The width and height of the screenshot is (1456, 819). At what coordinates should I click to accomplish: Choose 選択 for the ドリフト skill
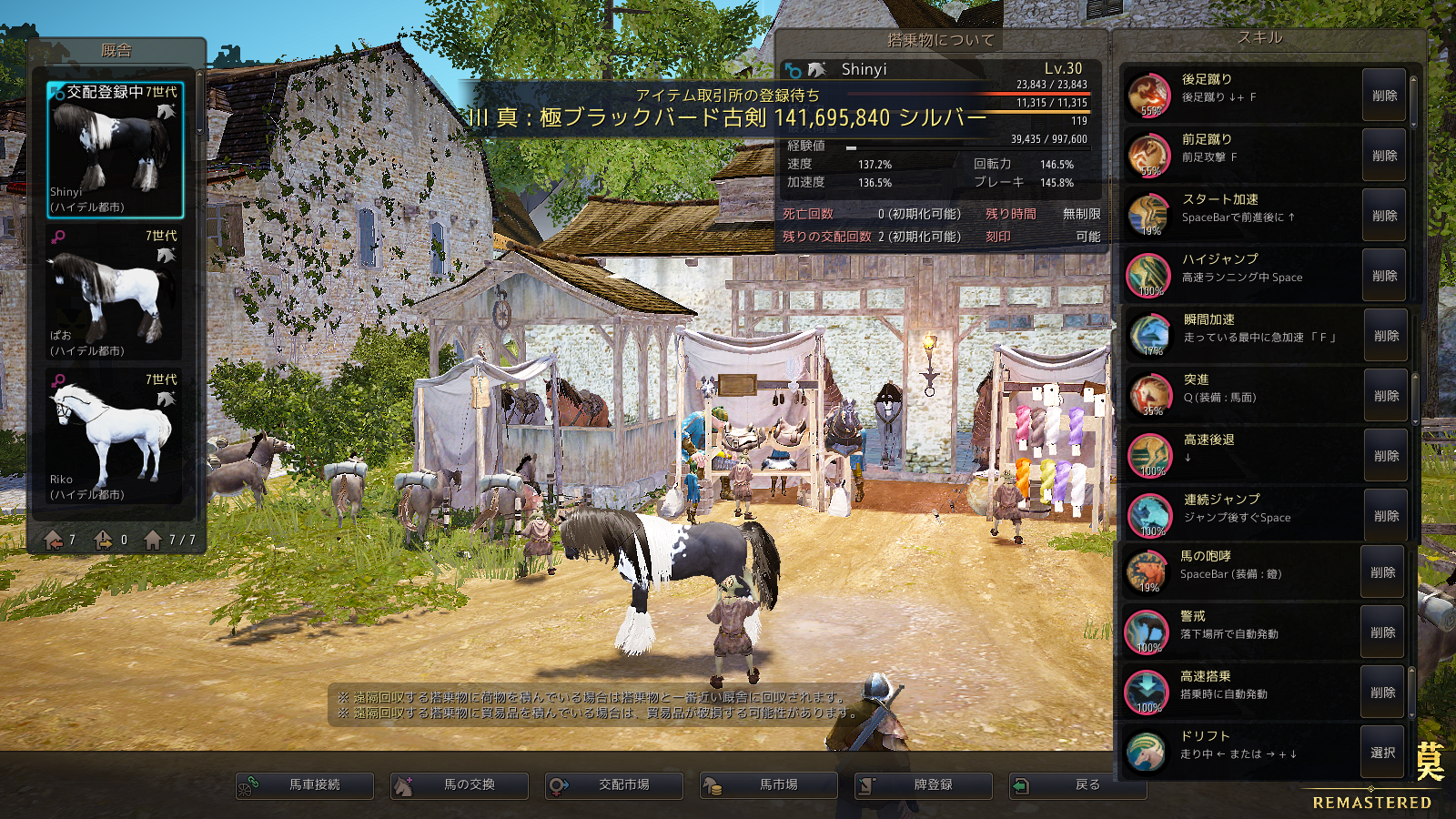click(x=1382, y=753)
